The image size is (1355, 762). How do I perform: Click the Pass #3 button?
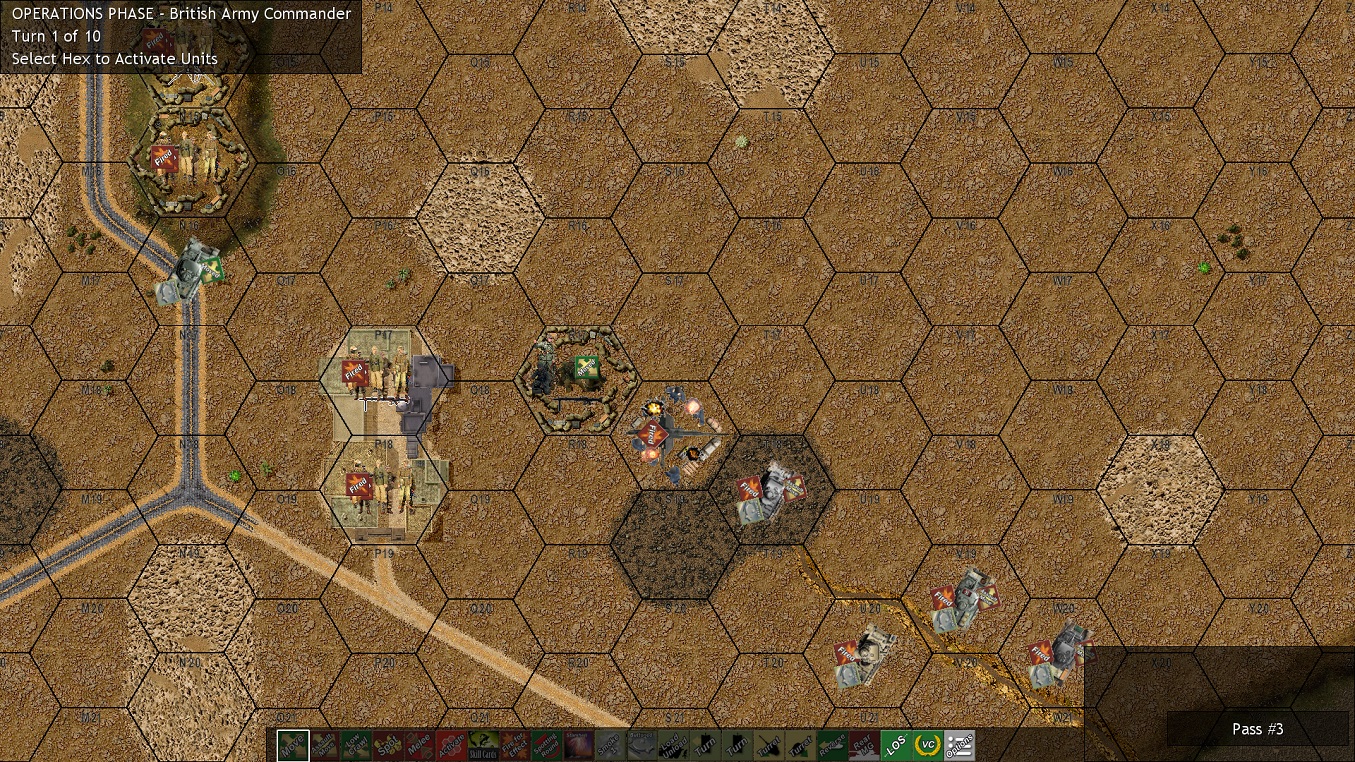(x=1257, y=729)
